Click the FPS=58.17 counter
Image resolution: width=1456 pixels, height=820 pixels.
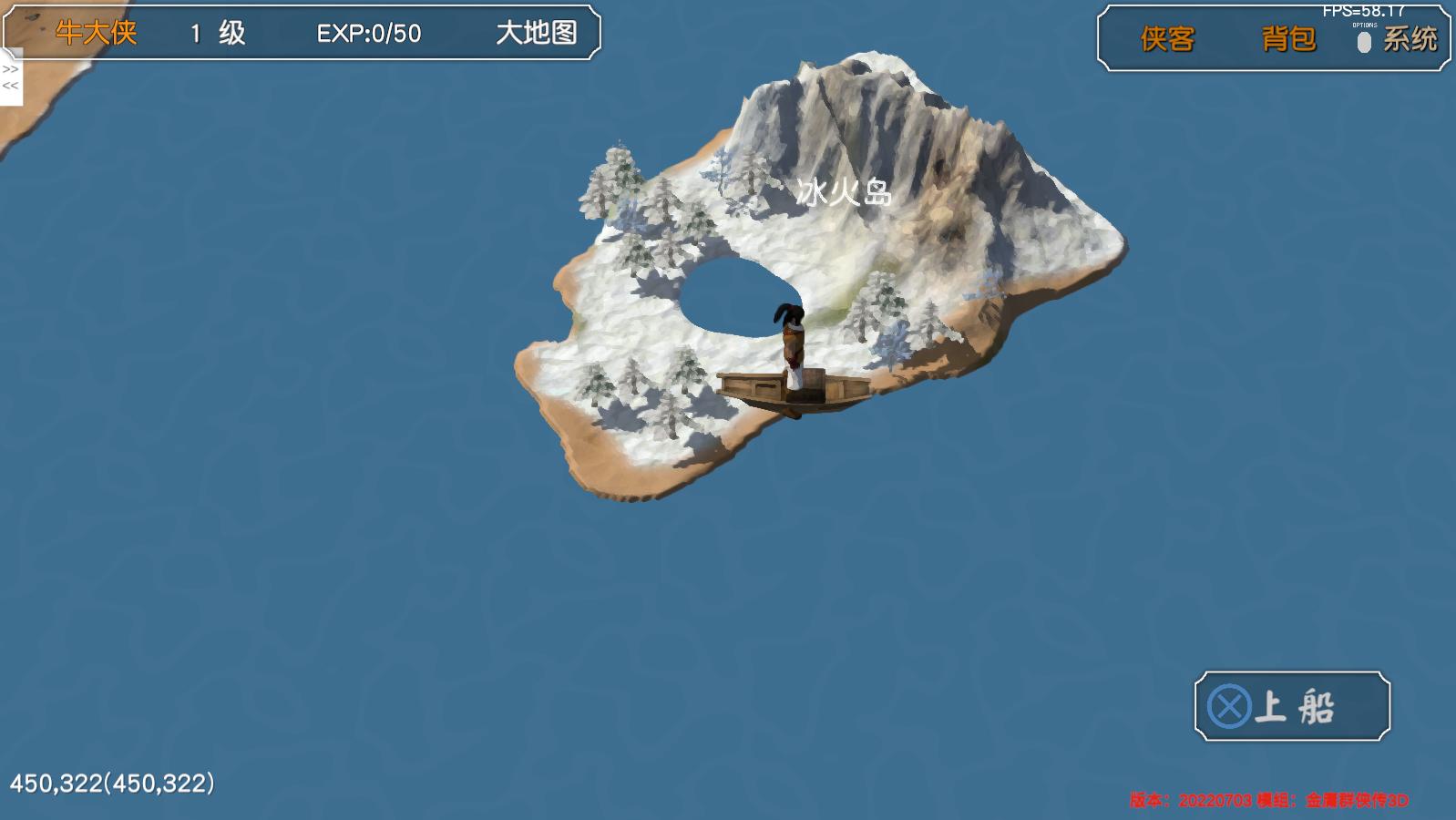tap(1361, 11)
